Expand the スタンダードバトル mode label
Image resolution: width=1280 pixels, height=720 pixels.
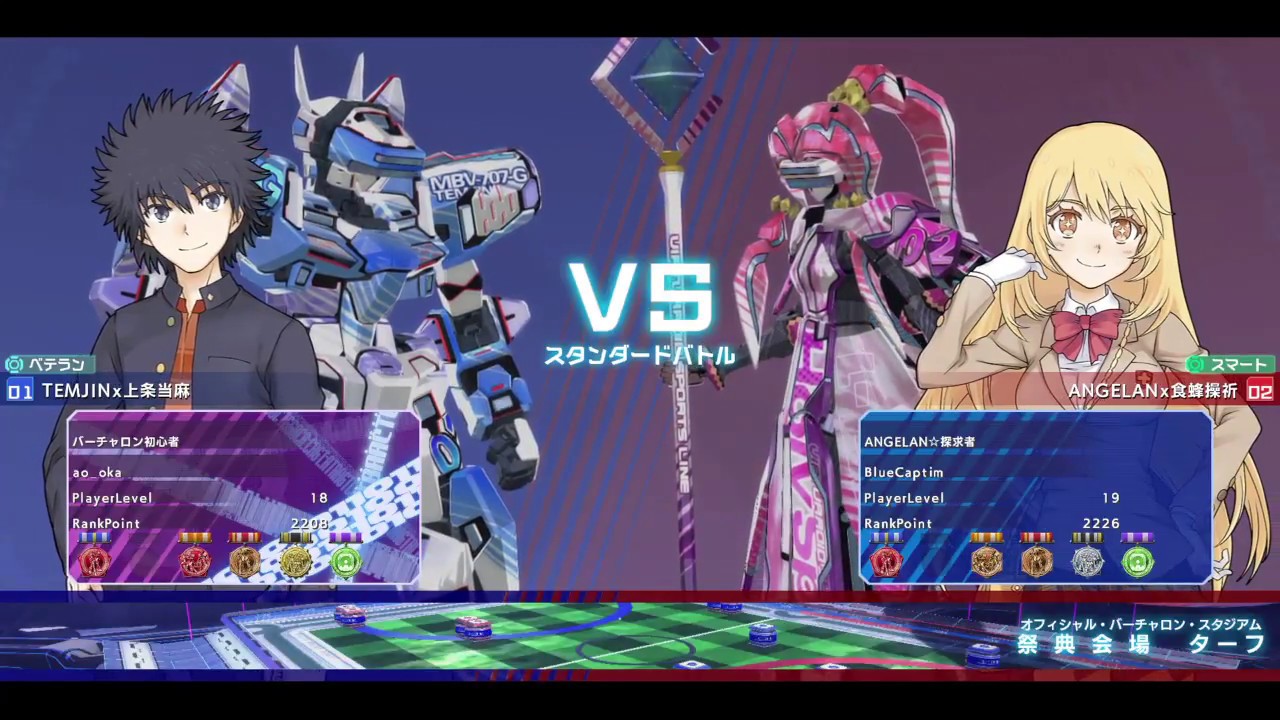coord(640,354)
